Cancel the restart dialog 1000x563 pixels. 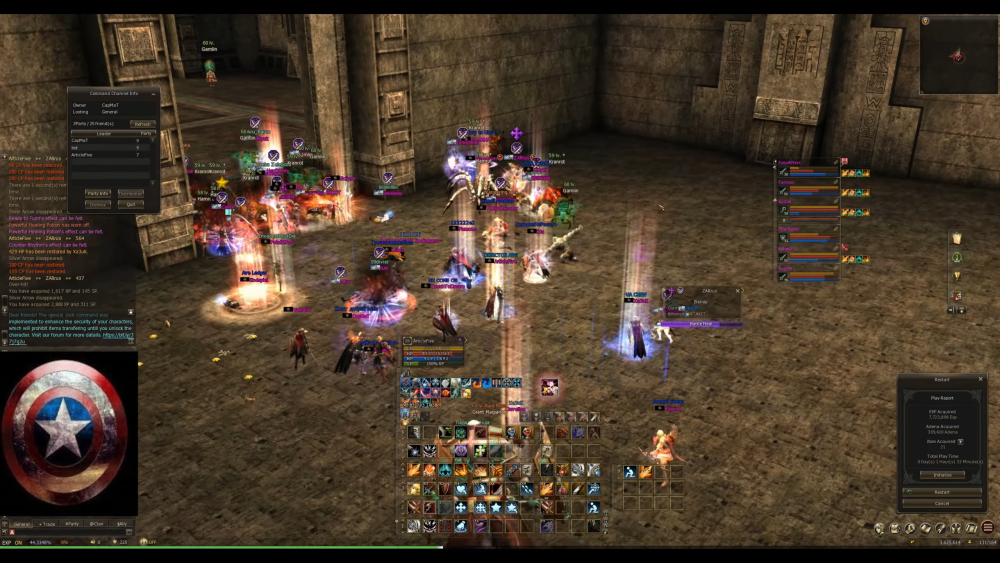[941, 503]
